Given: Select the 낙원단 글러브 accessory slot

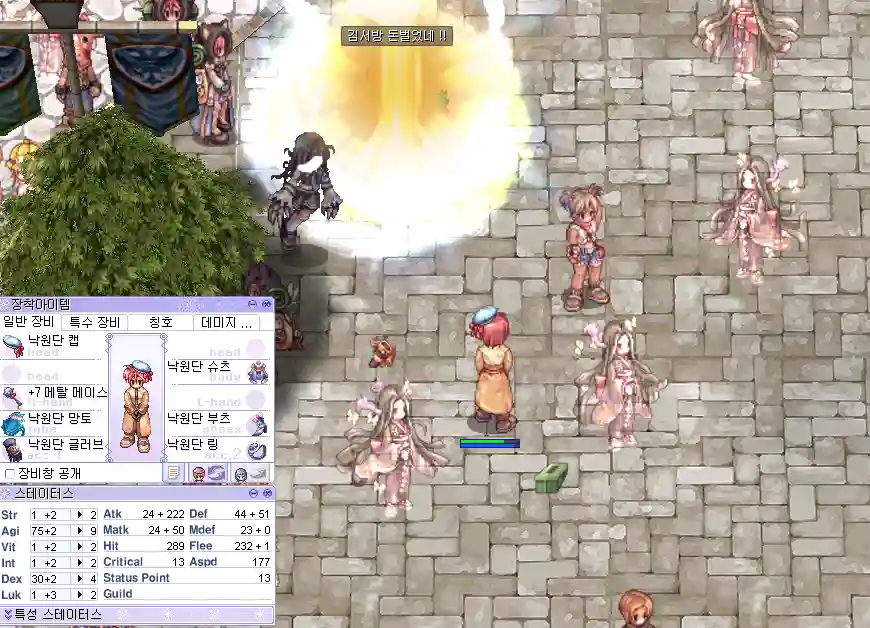Looking at the screenshot, I should pos(54,445).
